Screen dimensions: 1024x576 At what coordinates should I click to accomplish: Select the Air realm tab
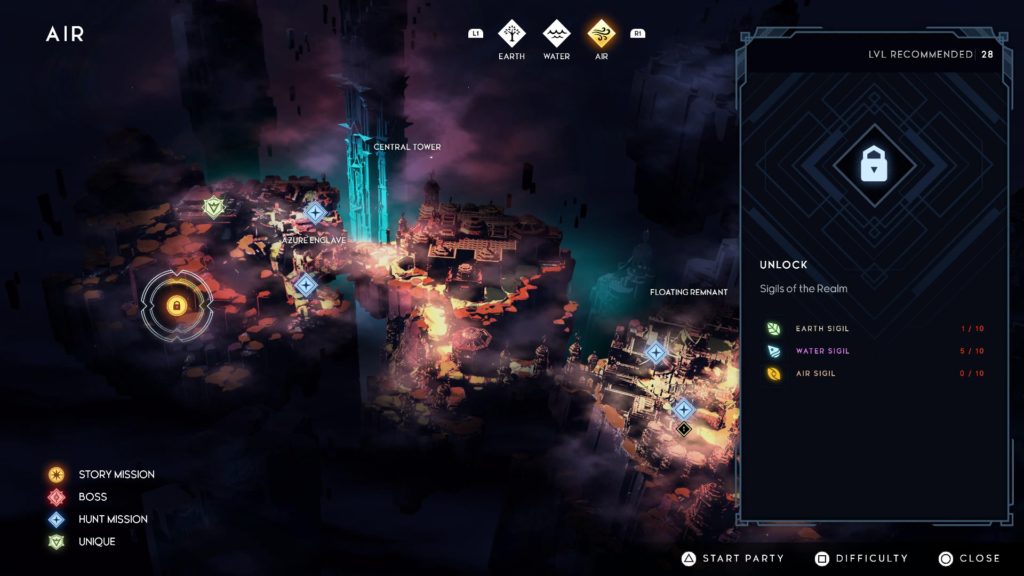(601, 34)
